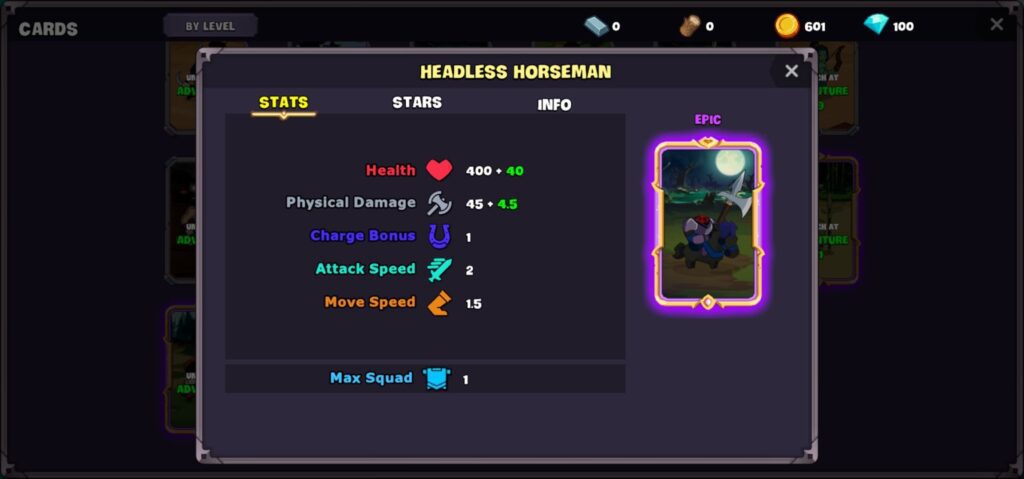Image resolution: width=1024 pixels, height=479 pixels.
Task: Close the Headless Horseman popup
Action: pos(791,71)
